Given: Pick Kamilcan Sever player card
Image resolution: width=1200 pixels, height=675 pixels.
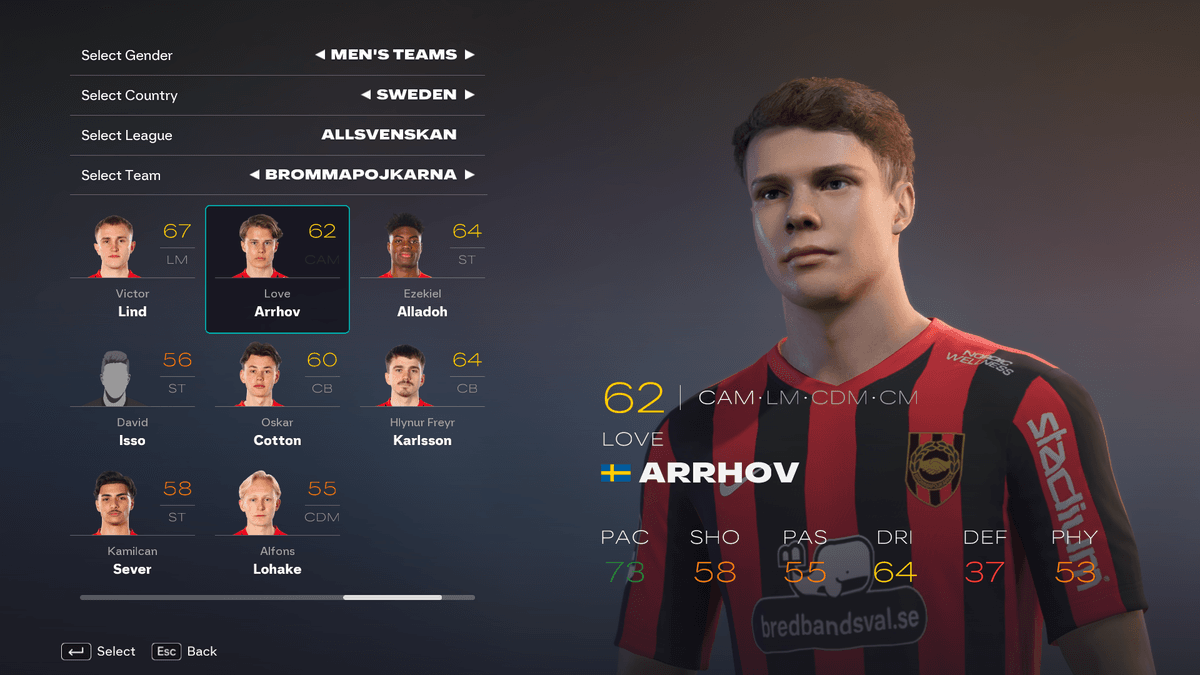Looking at the screenshot, I should tap(132, 525).
